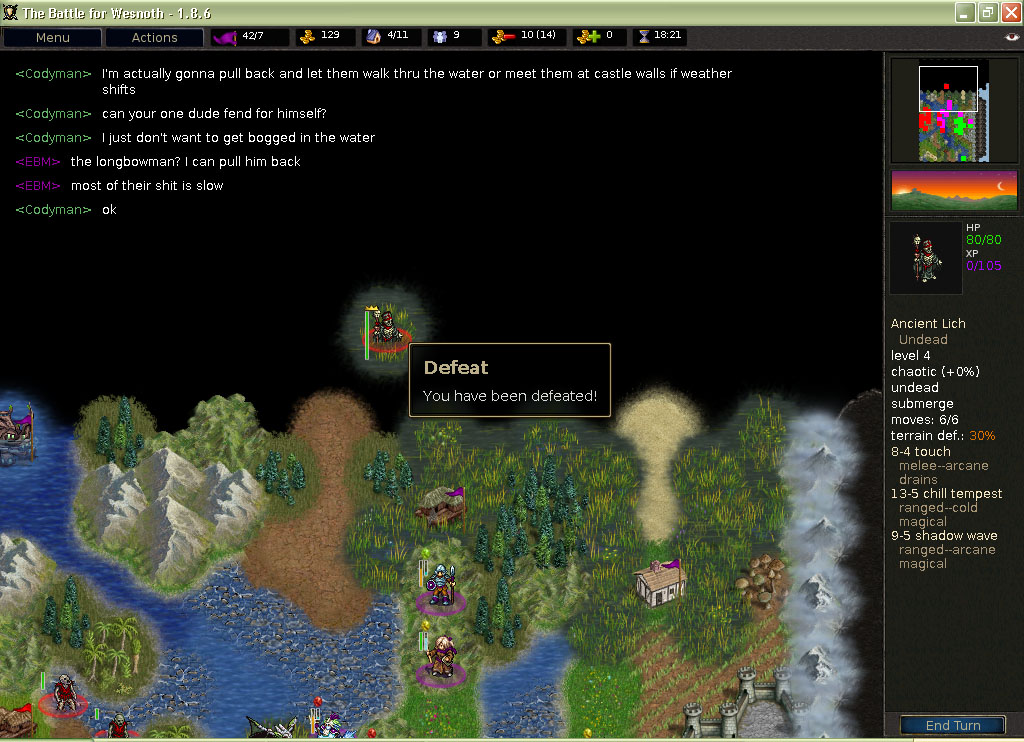
Task: Click the End Turn button
Action: [x=951, y=725]
